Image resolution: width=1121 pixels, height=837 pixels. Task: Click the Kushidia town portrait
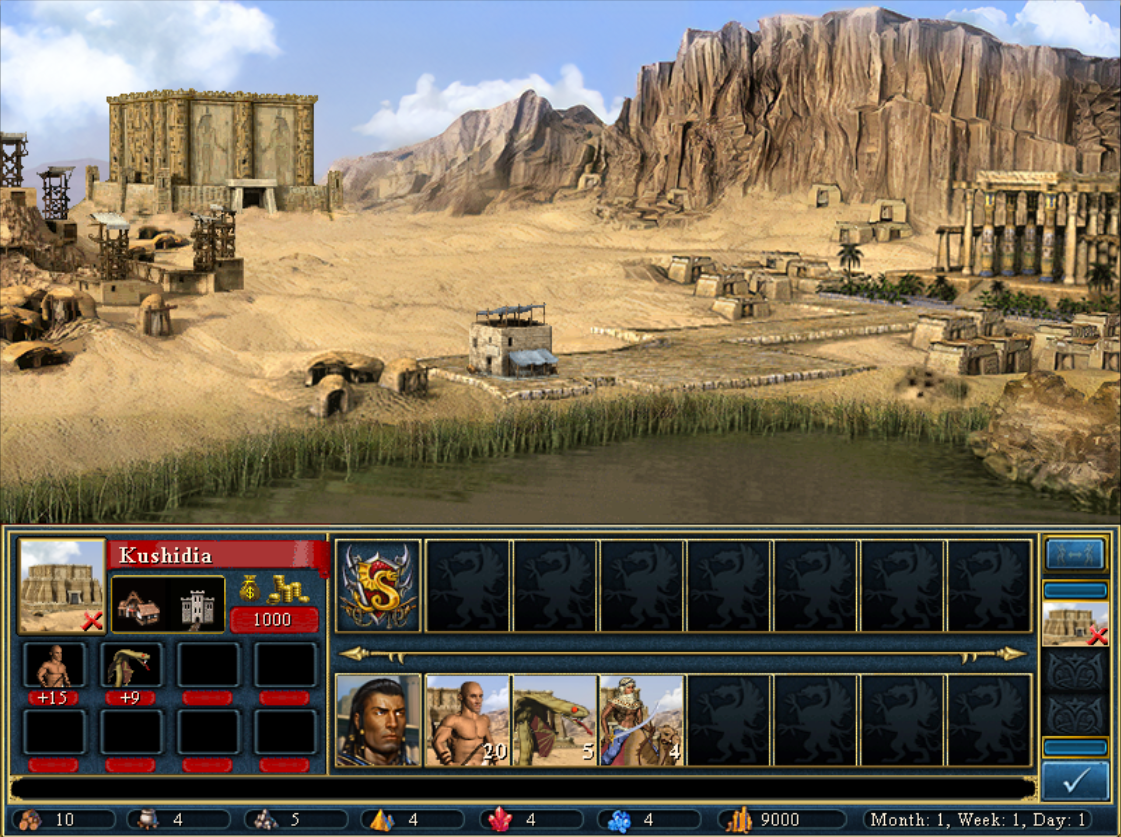pos(62,586)
